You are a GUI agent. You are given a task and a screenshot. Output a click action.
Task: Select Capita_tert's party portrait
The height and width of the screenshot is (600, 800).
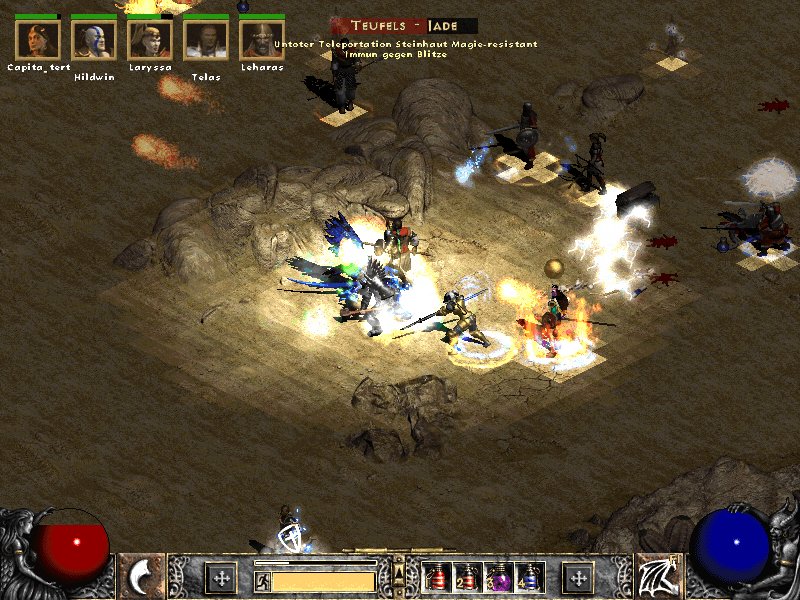[38, 39]
